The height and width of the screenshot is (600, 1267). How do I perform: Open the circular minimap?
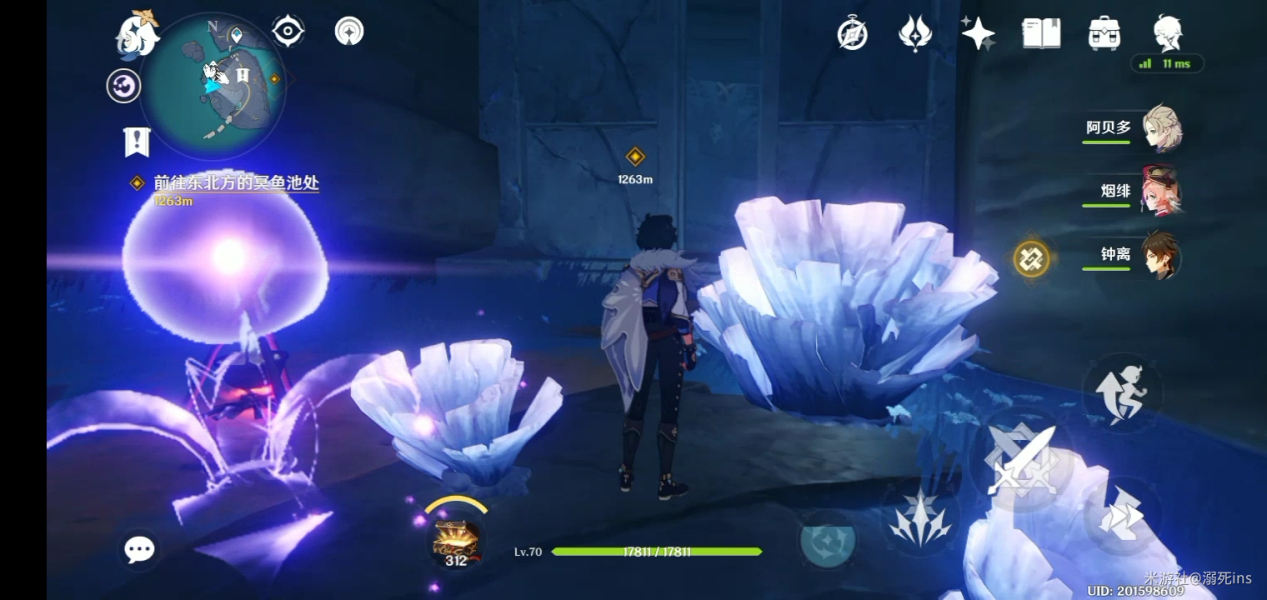coord(213,86)
